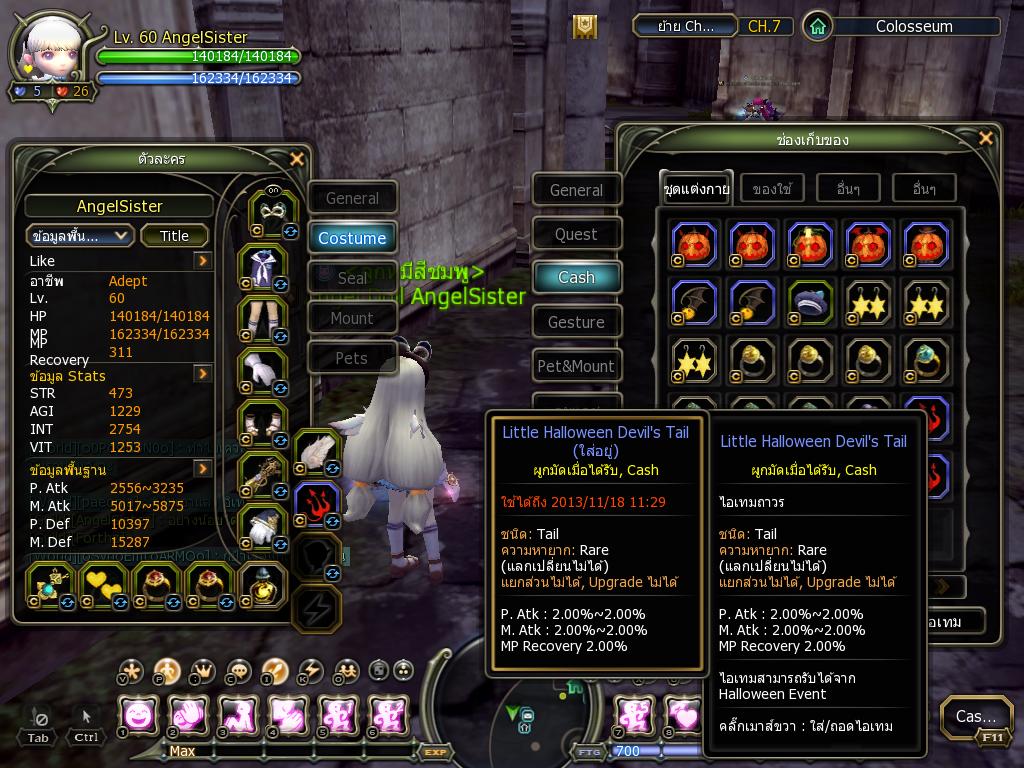Expand the basic info dropdown

point(80,236)
